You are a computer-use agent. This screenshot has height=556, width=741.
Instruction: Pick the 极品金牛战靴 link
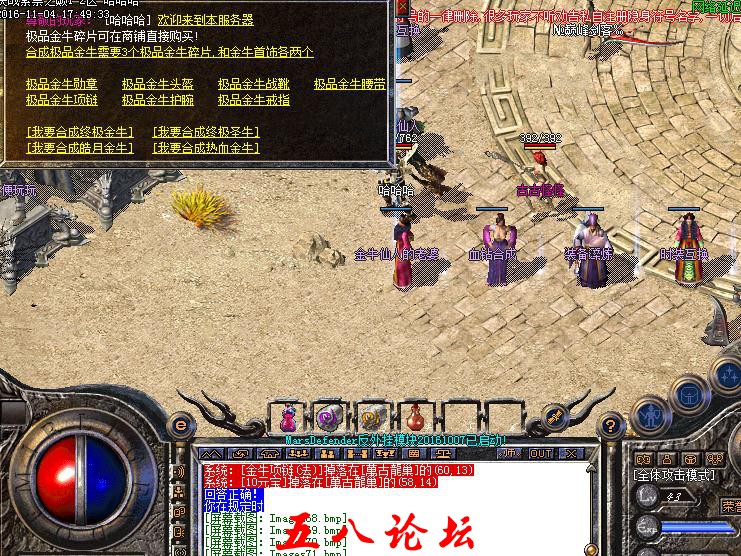(254, 85)
